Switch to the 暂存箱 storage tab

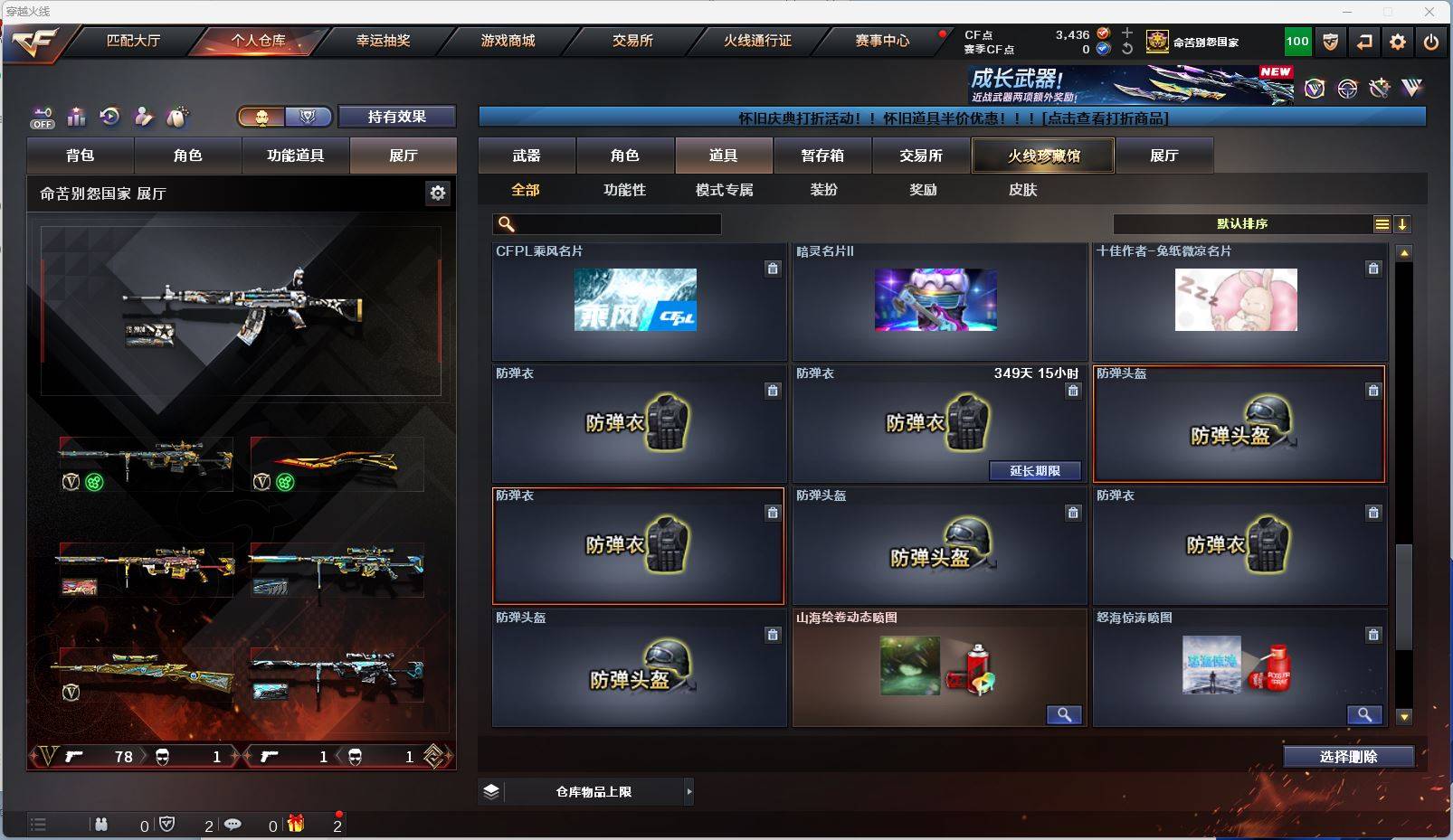tap(822, 156)
